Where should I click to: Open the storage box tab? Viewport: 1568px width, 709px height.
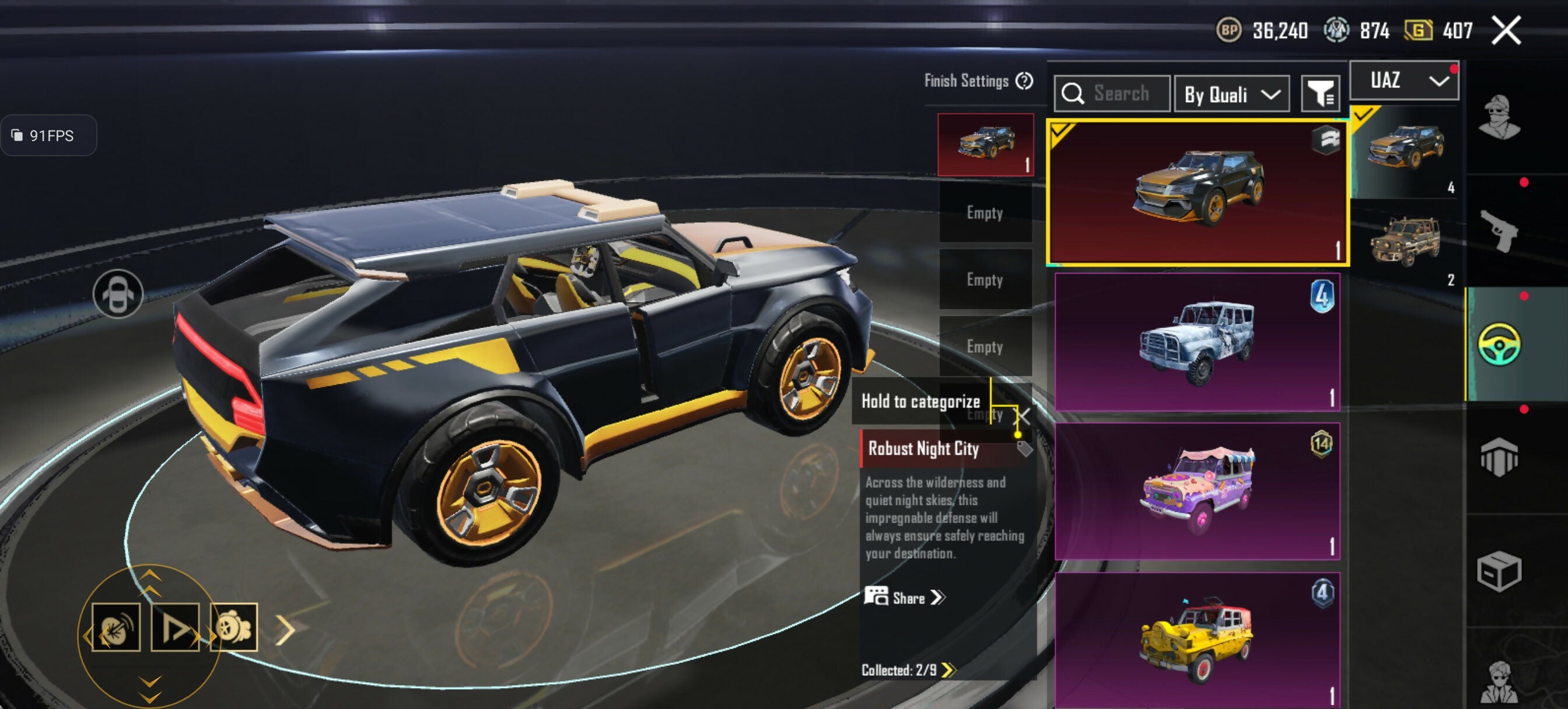(x=1499, y=571)
